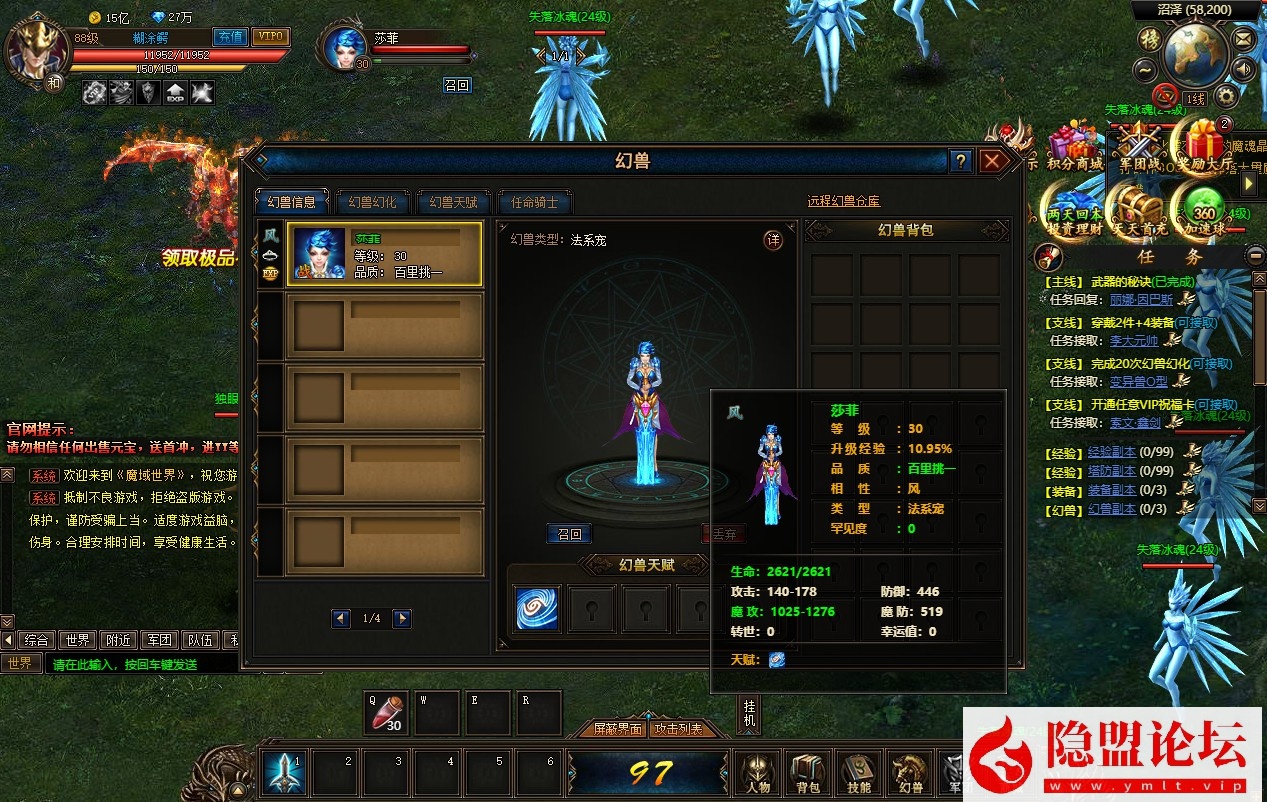This screenshot has height=802, width=1267.
Task: Switch to the 幻兽幻化 tab
Action: pos(372,202)
